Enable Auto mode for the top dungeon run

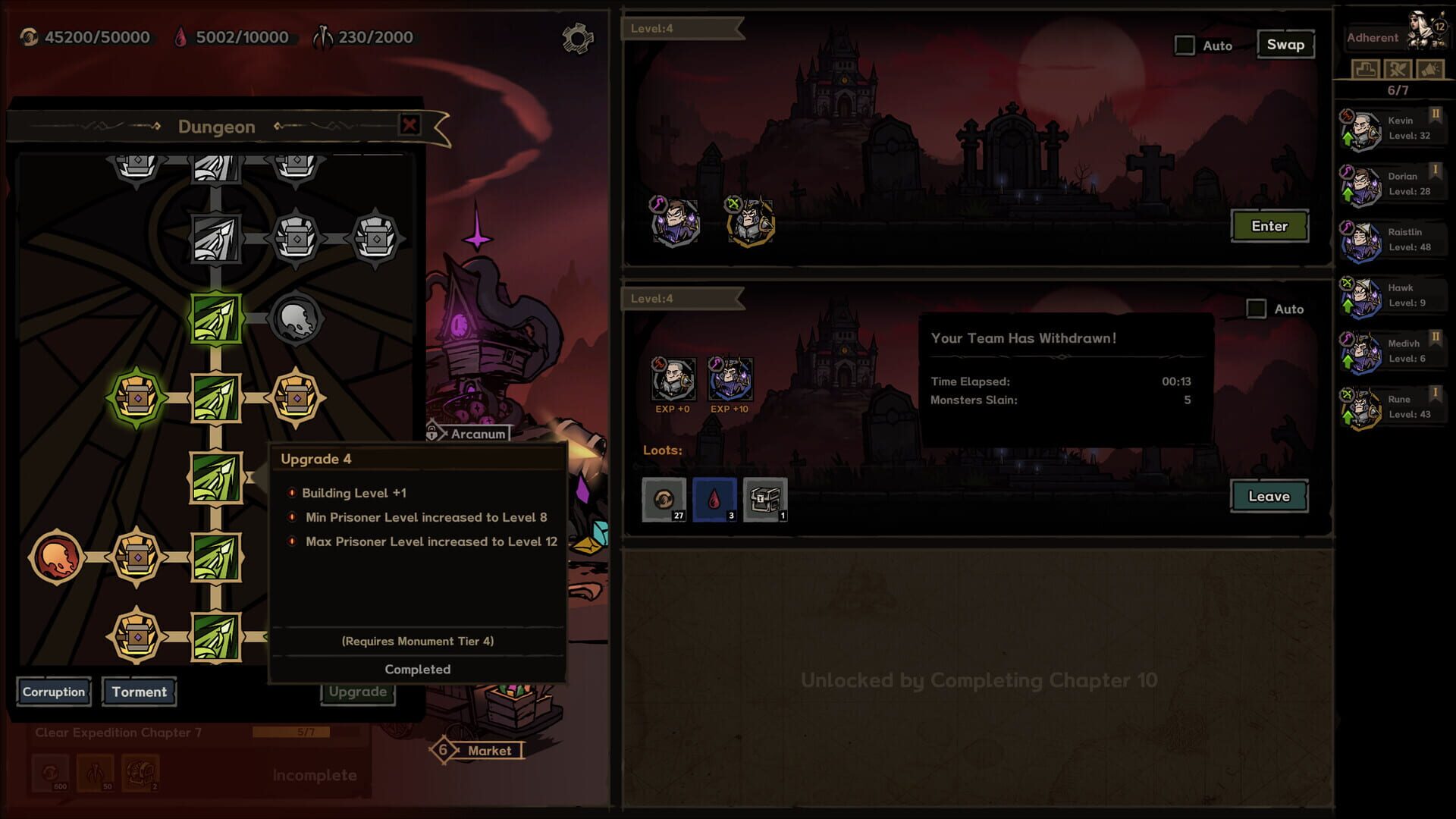click(x=1184, y=45)
